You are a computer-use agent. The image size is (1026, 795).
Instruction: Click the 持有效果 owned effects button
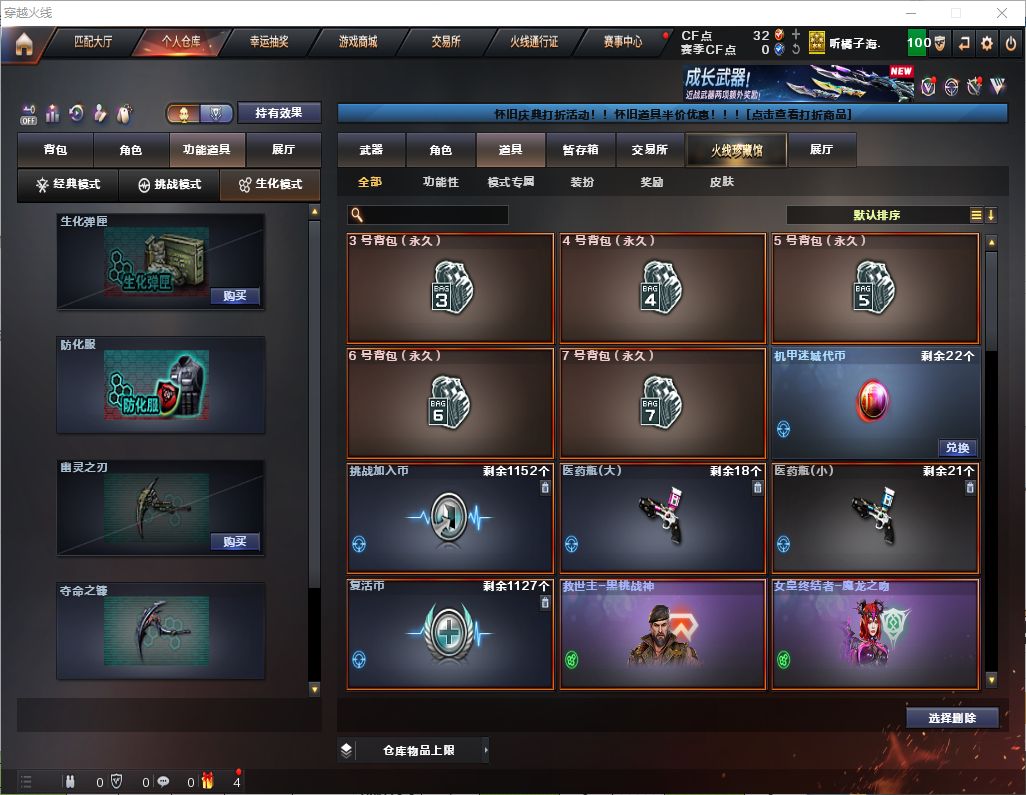coord(279,113)
